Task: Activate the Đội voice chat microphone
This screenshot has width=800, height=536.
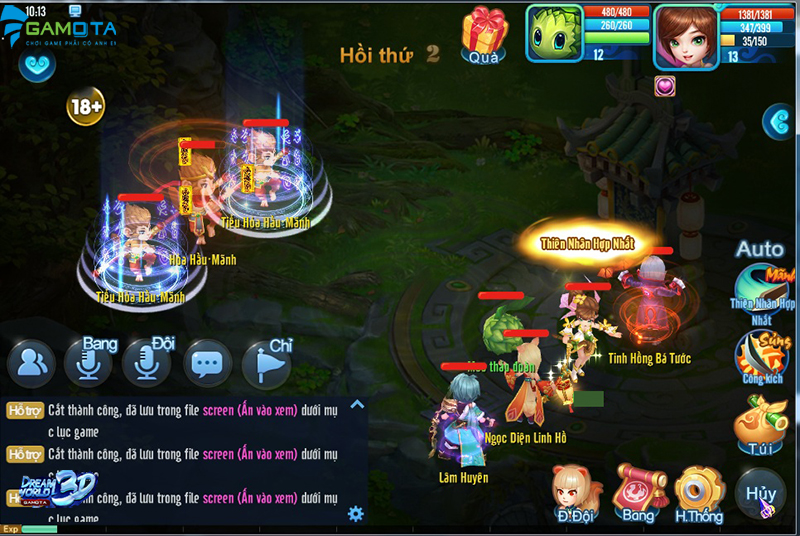Action: (x=146, y=362)
